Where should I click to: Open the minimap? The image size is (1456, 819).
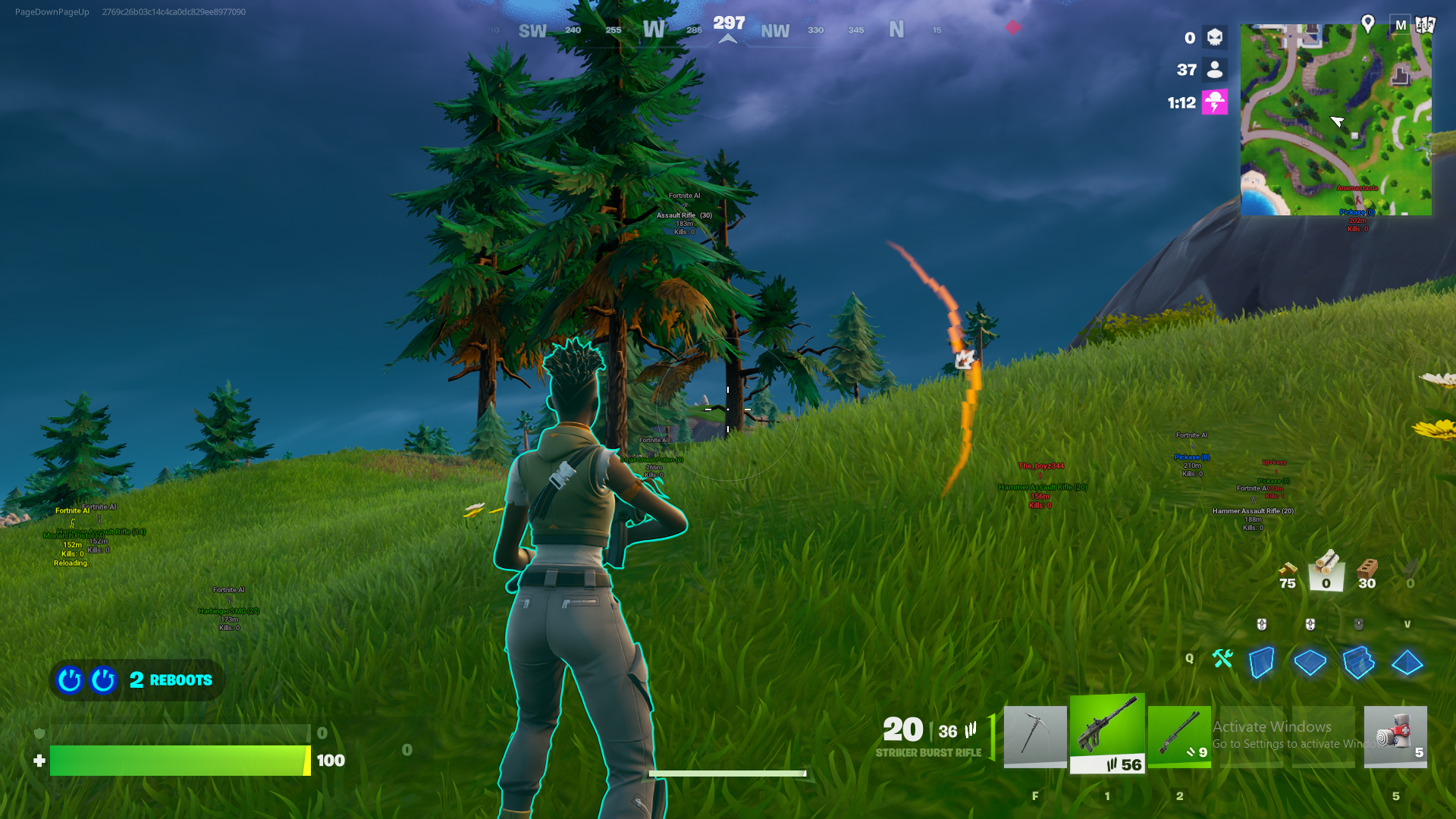coord(1335,120)
